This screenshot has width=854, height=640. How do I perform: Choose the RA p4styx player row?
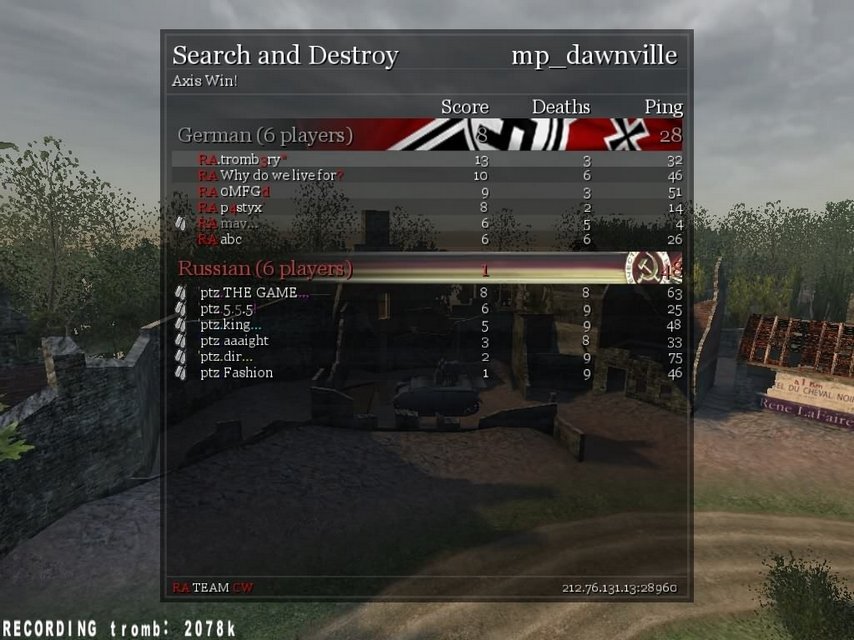(230, 208)
